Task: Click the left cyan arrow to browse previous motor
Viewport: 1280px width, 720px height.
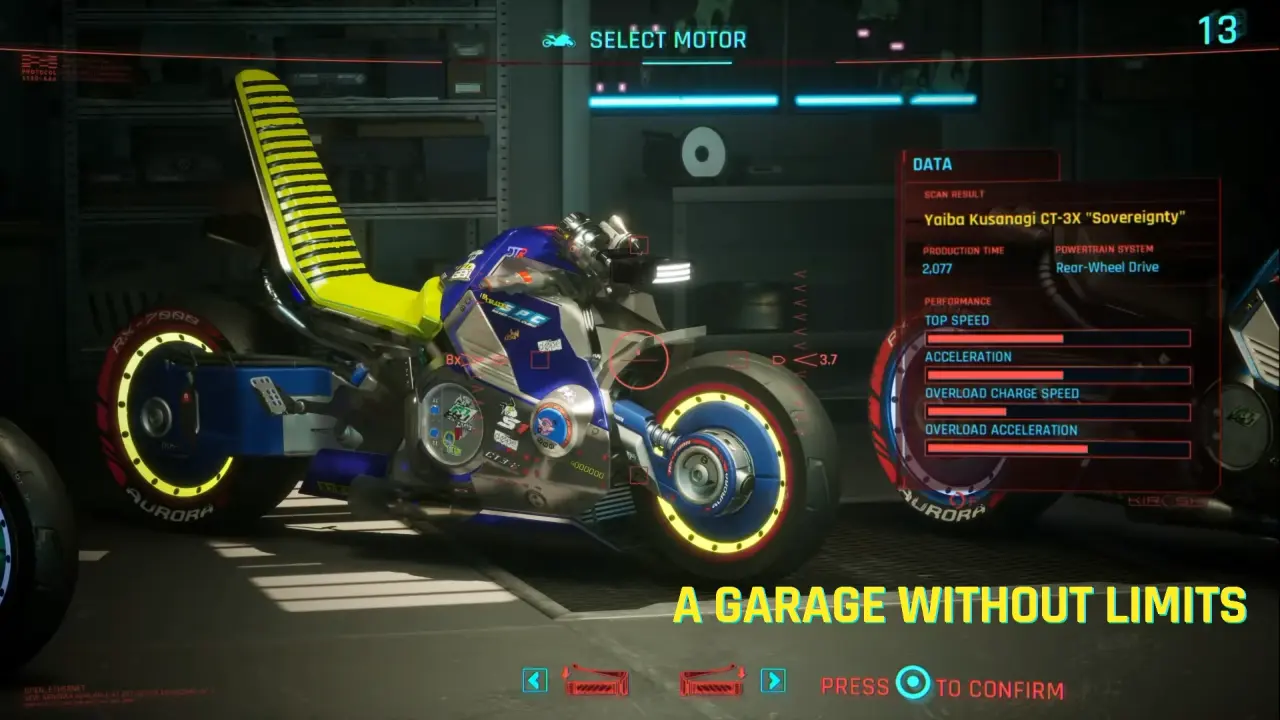Action: [x=536, y=679]
